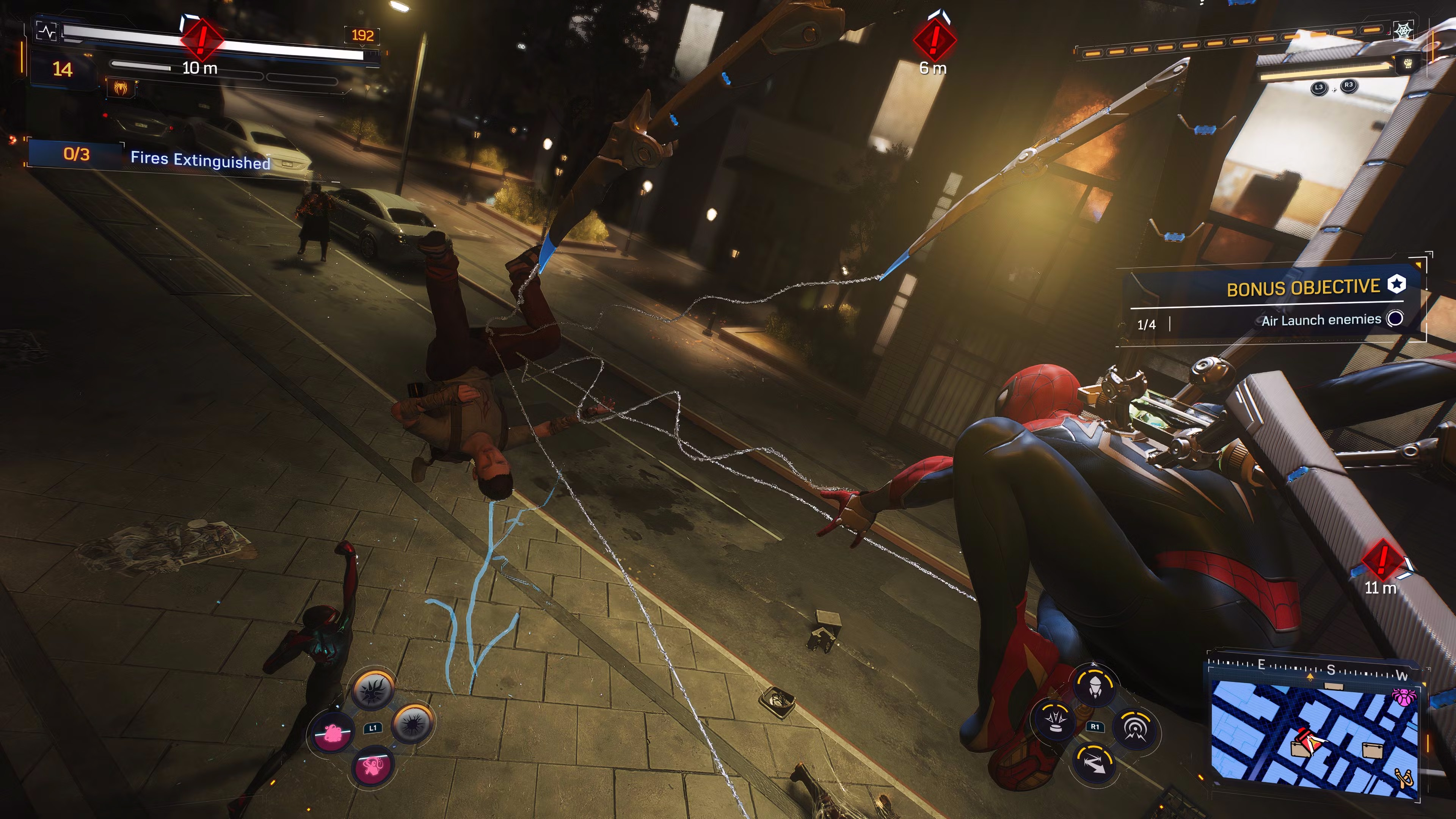Select the slingshot marker on the minimap
The height and width of the screenshot is (819, 1456).
pos(1405,778)
